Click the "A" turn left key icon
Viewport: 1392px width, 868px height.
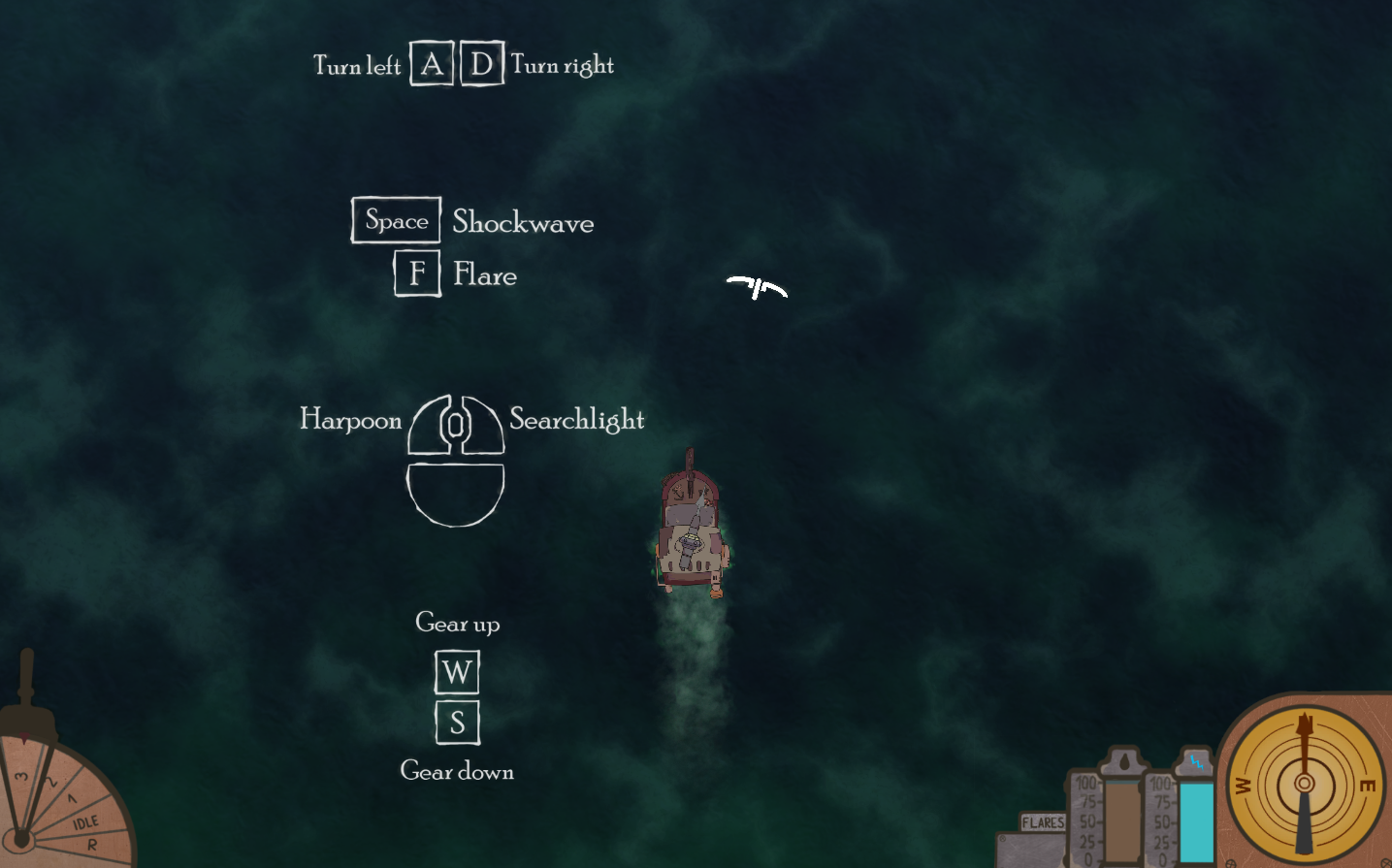pyautogui.click(x=430, y=62)
